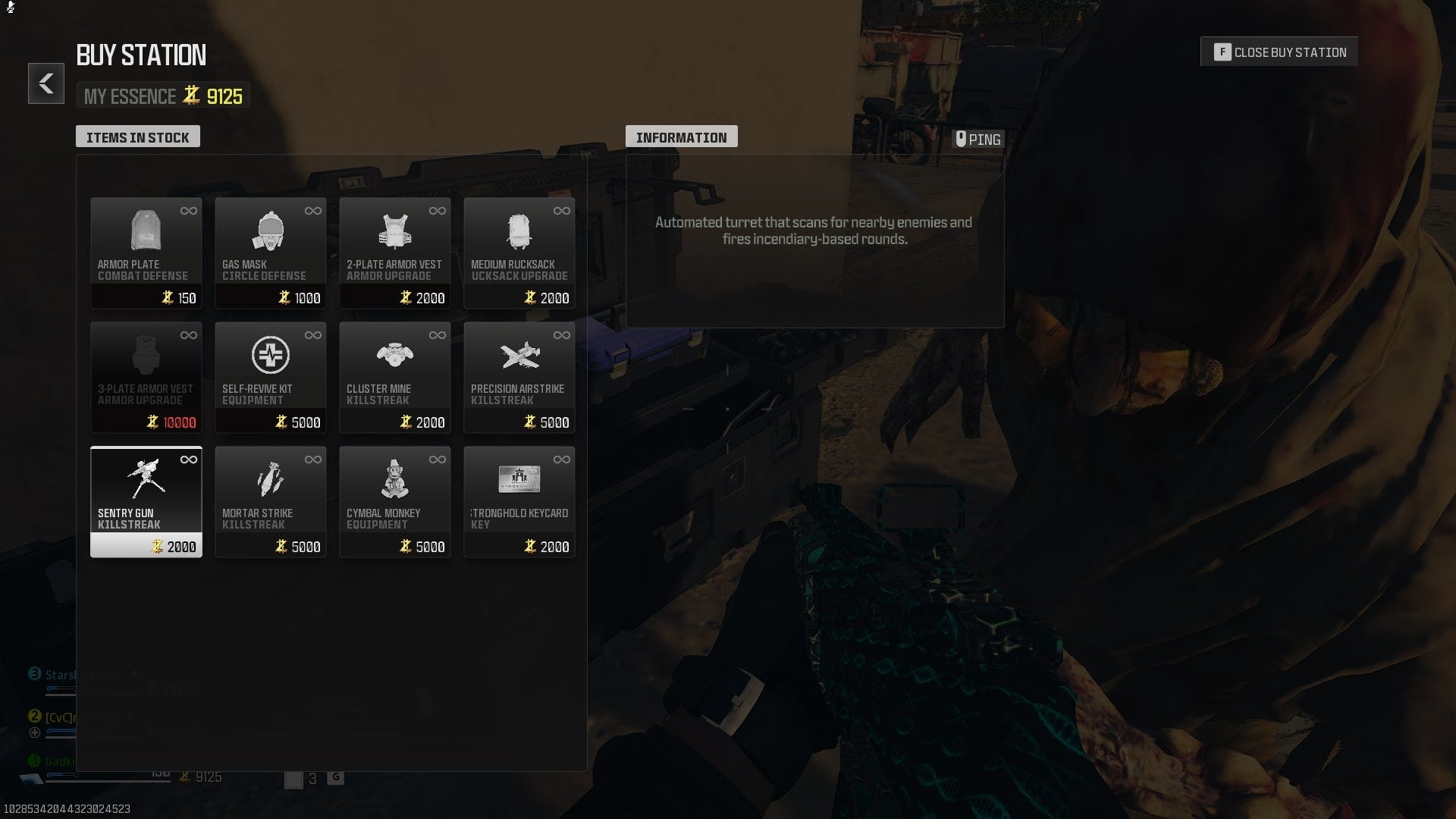Choose the Sentry Gun killstreak
Image resolution: width=1456 pixels, height=819 pixels.
146,500
